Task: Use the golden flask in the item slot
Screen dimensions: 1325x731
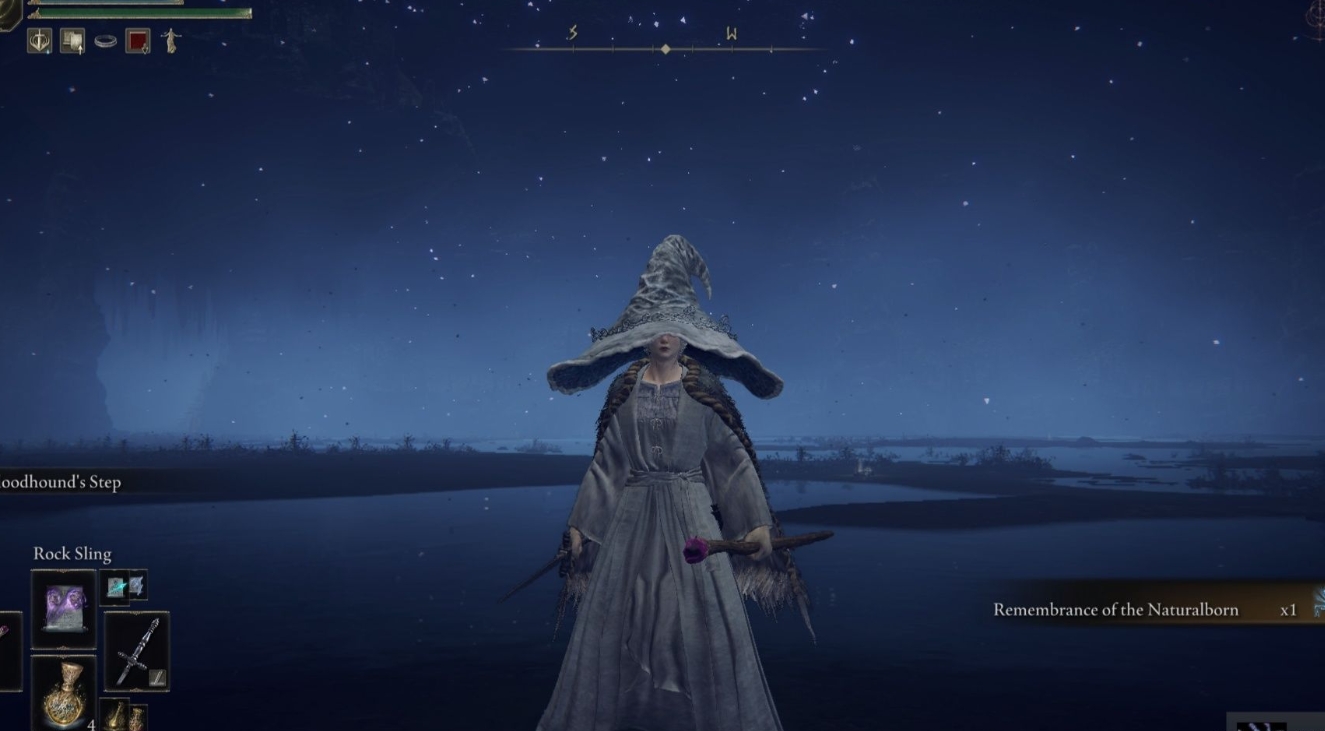Action: (64, 692)
